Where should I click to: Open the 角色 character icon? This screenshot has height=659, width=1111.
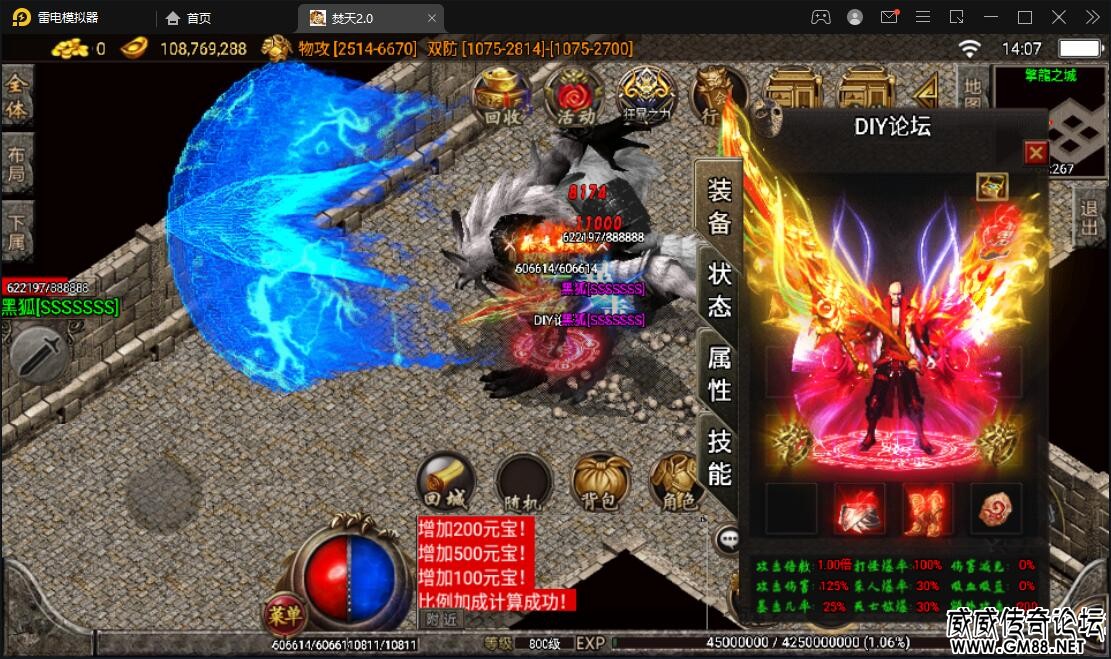point(678,483)
